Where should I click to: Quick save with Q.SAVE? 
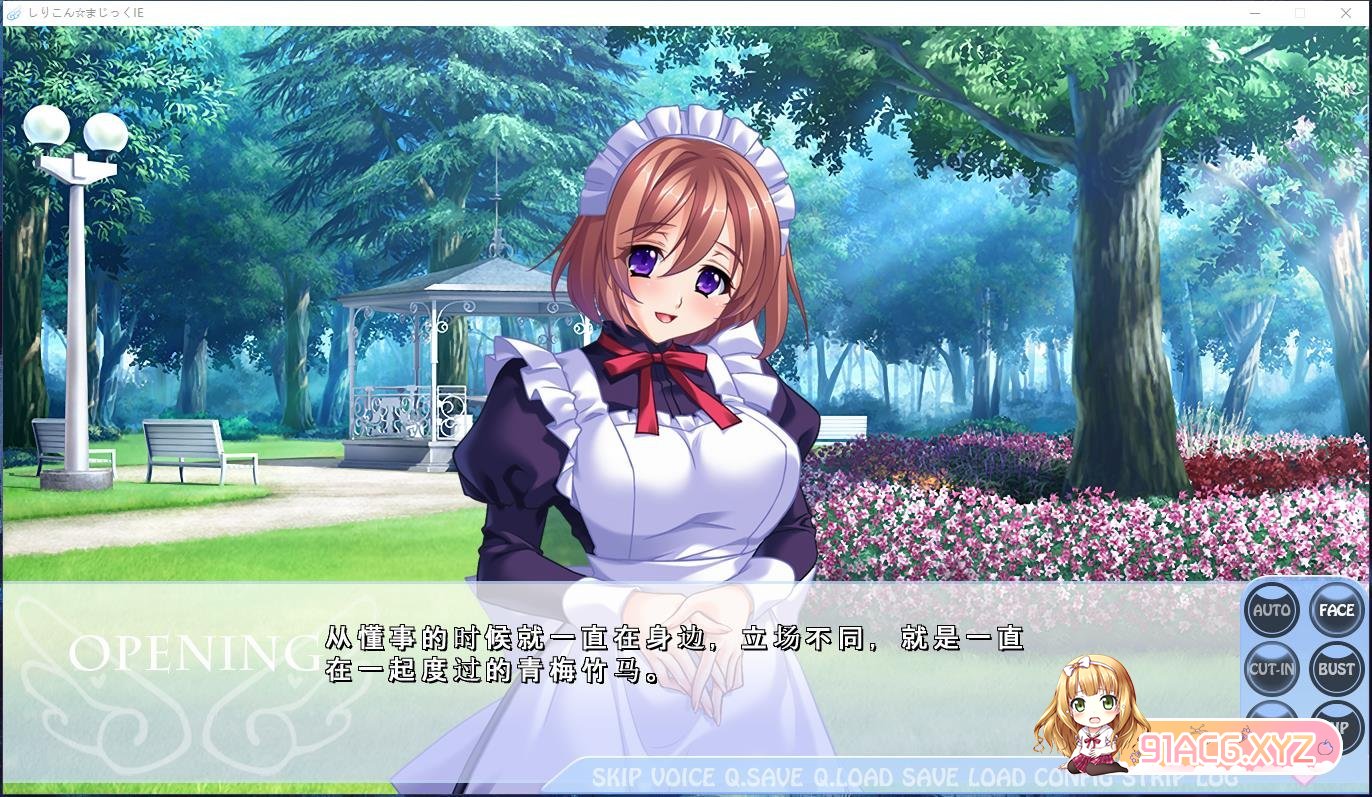point(764,777)
